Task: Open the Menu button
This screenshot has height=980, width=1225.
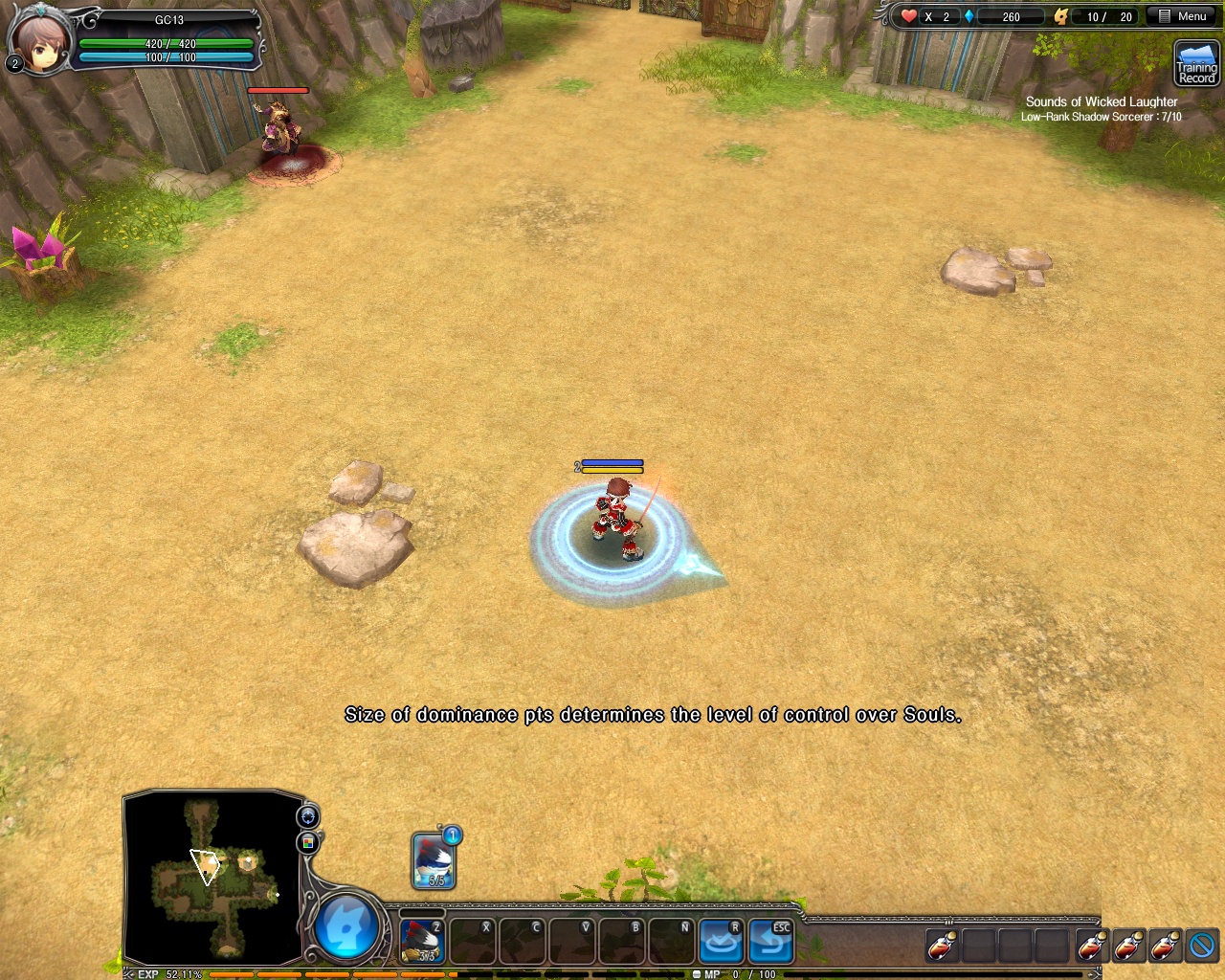Action: (x=1183, y=16)
